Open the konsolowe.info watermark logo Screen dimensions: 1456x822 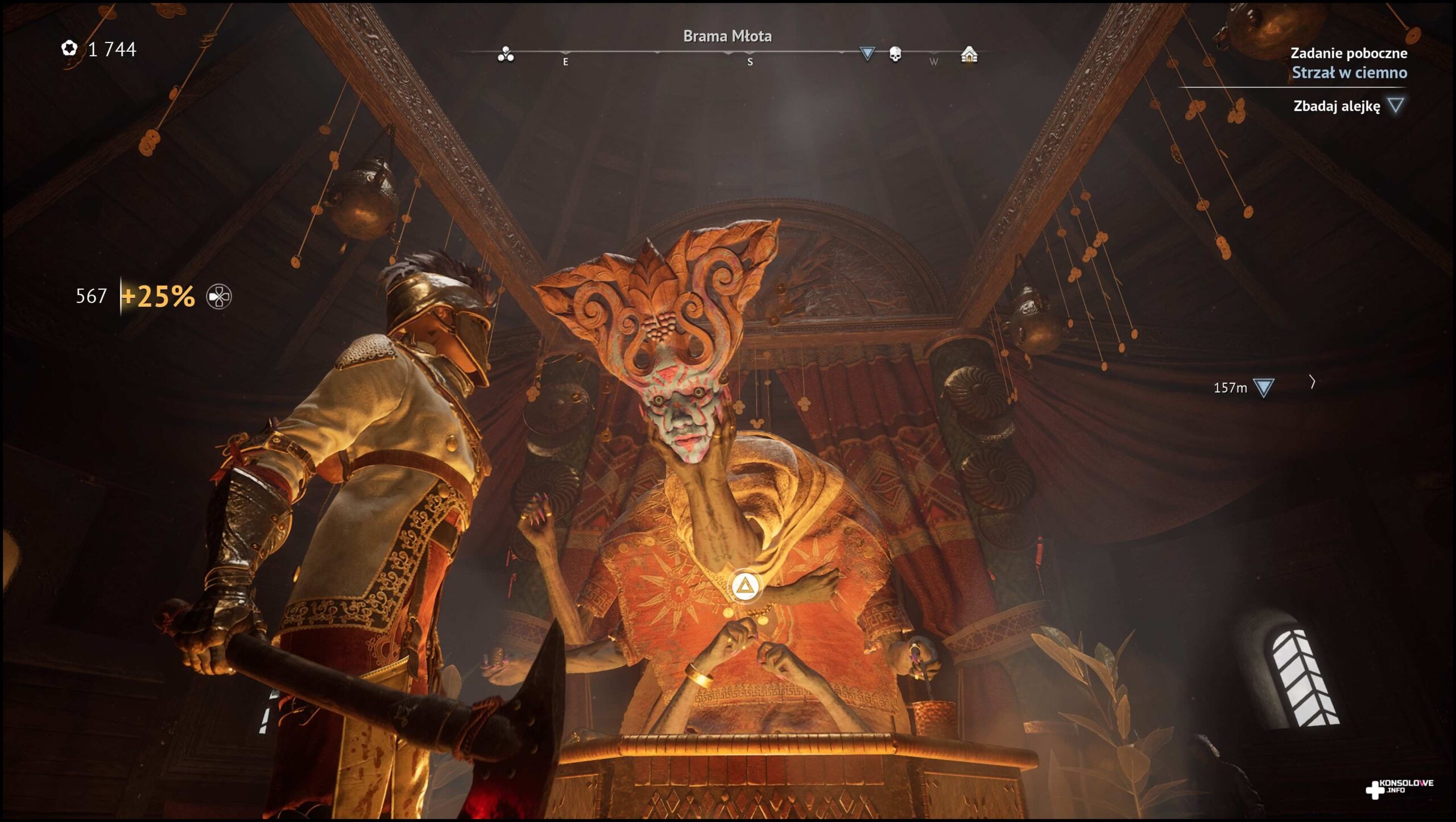(1400, 788)
